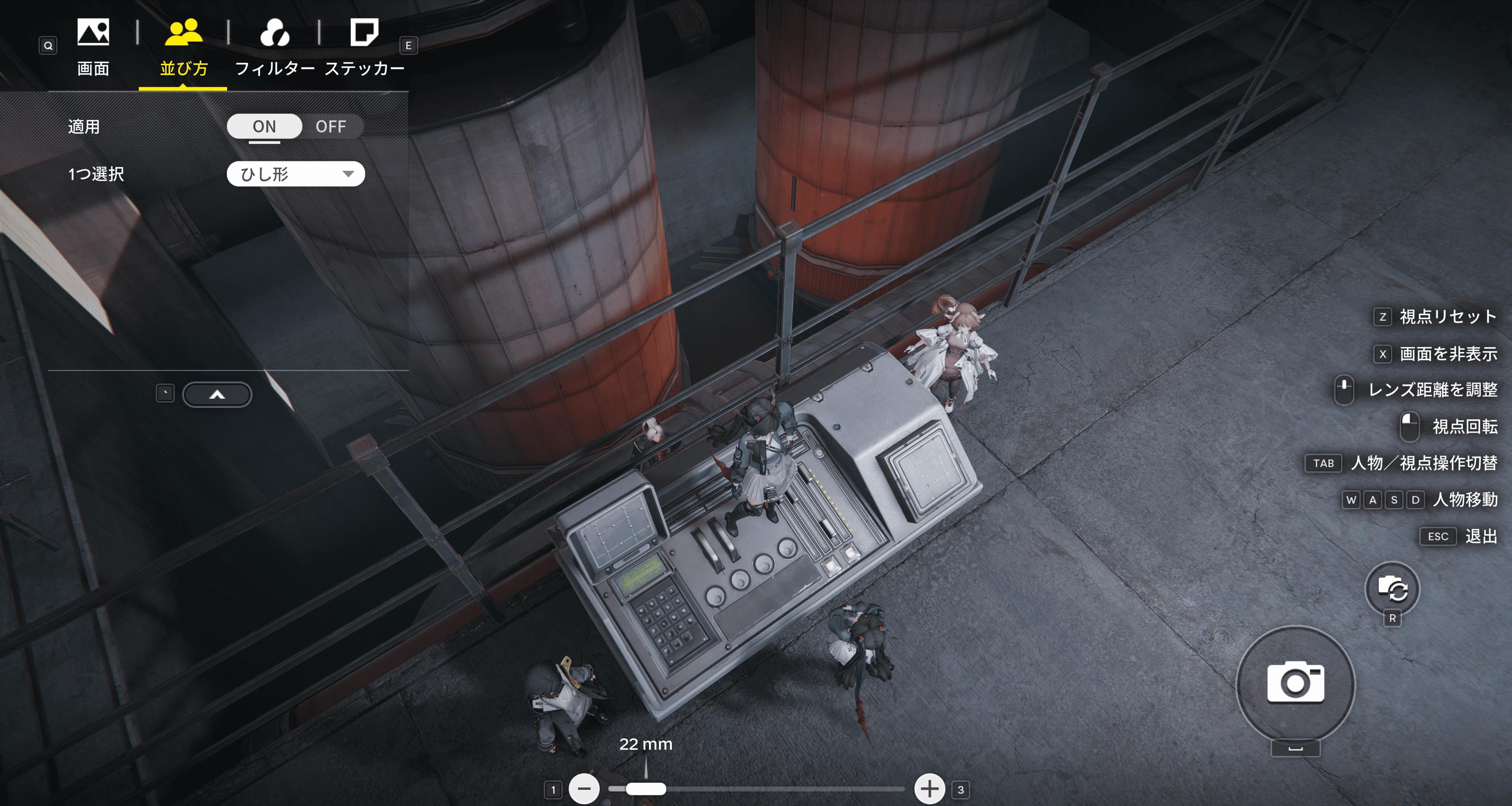The image size is (1512, 806).
Task: Flip the camera with the switch-camera icon
Action: (x=1392, y=588)
